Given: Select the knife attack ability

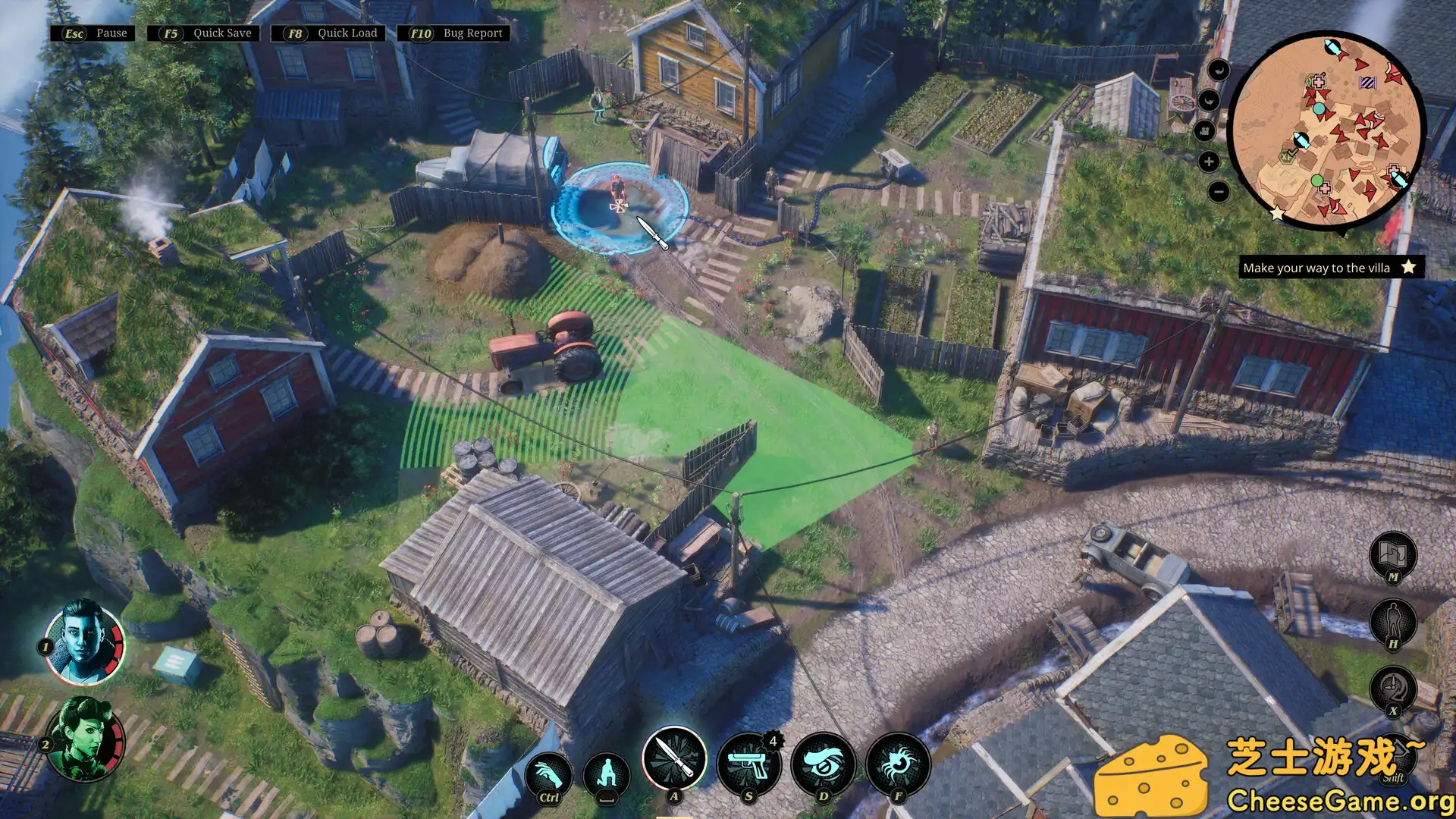Looking at the screenshot, I should 674,758.
